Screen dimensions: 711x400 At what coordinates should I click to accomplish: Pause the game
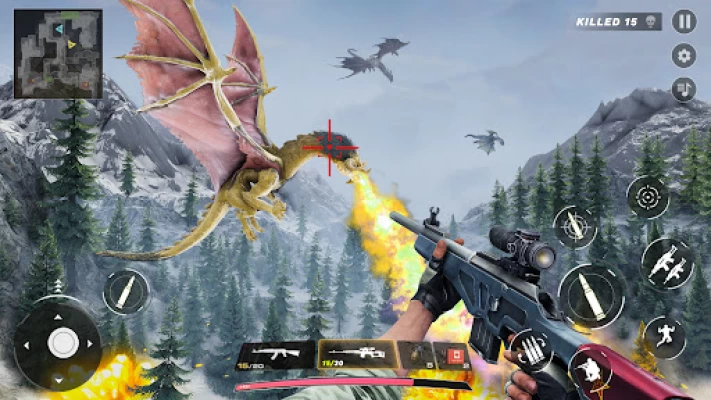(684, 22)
